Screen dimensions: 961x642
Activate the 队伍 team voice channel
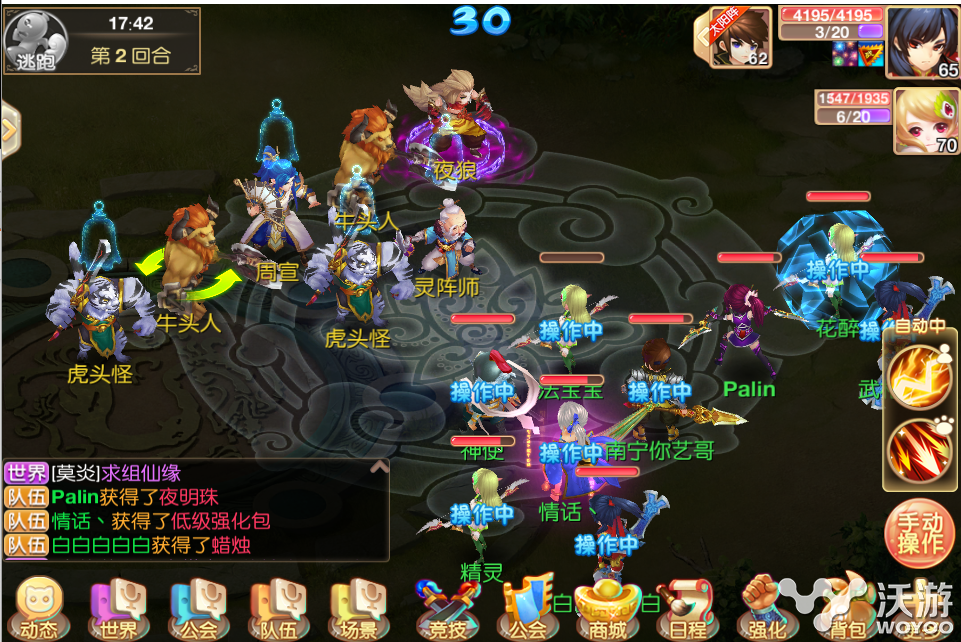tap(274, 606)
